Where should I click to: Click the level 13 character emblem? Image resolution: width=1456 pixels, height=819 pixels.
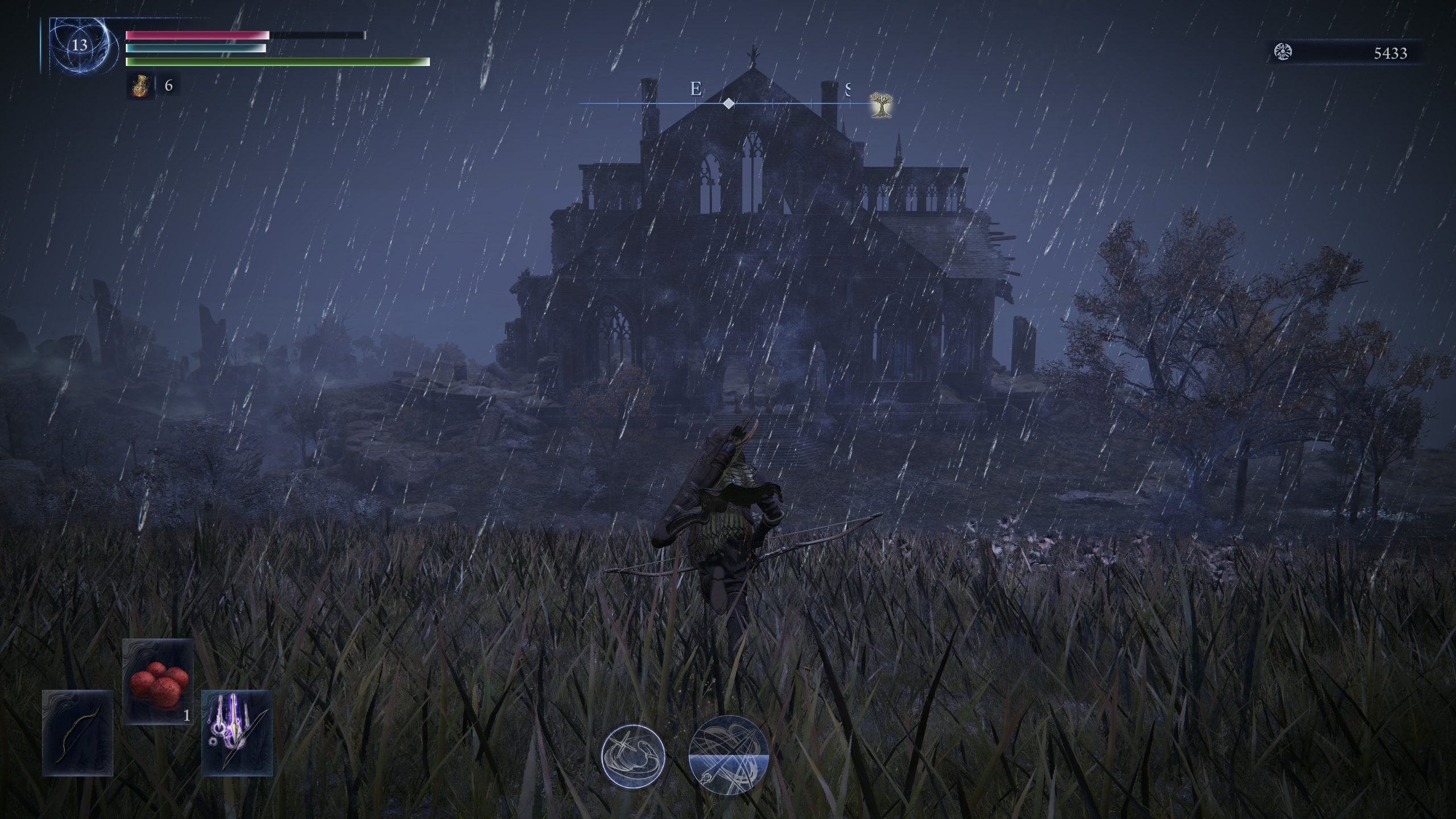(x=80, y=45)
